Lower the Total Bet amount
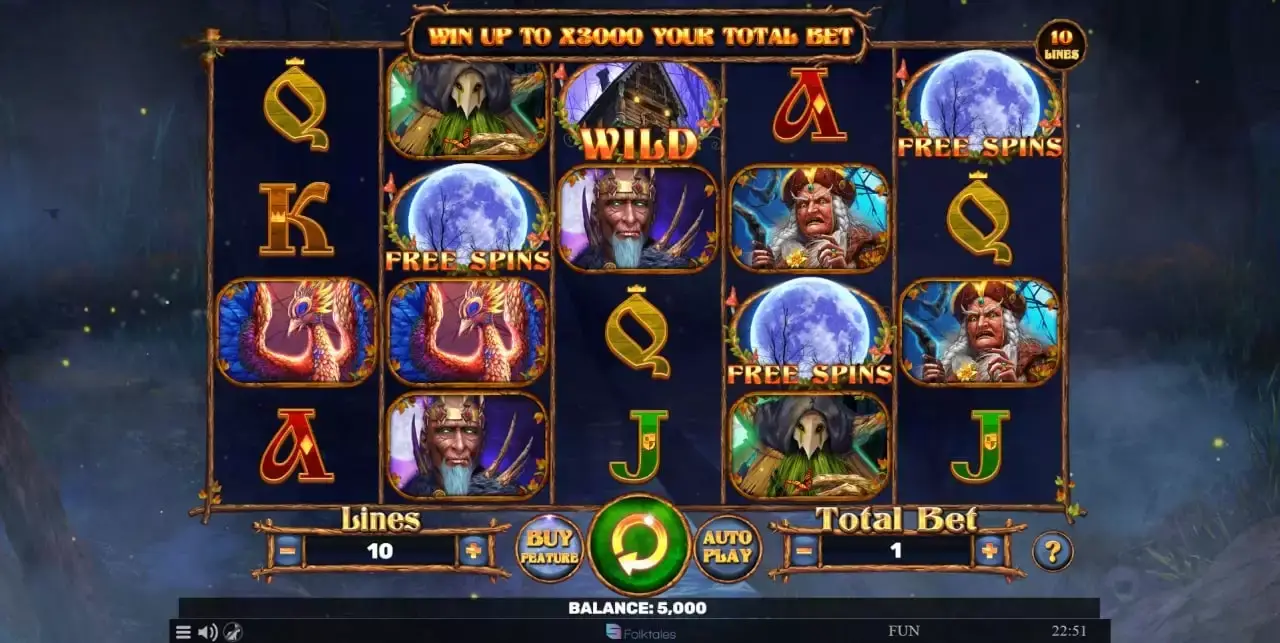Viewport: 1280px width, 643px height. pos(803,550)
